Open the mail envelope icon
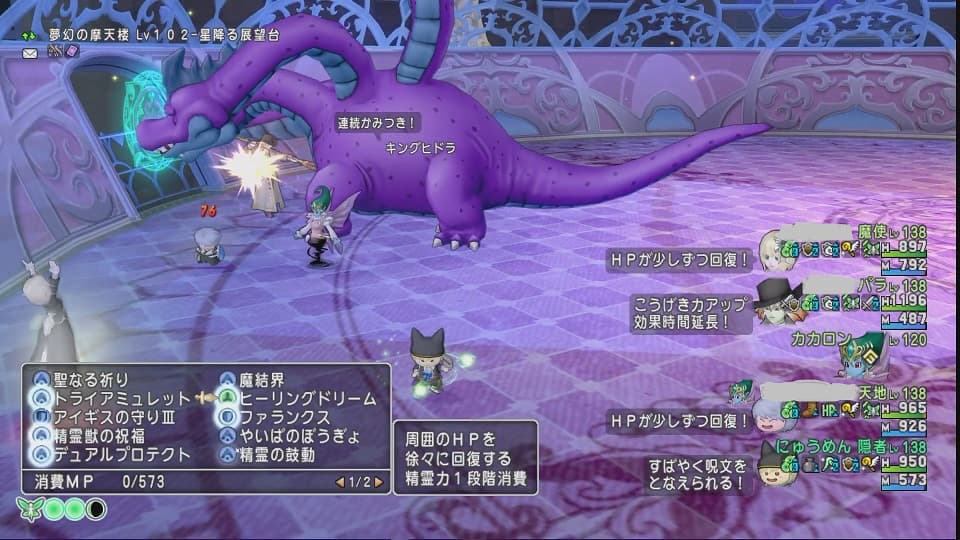This screenshot has height=540, width=960. [x=30, y=52]
